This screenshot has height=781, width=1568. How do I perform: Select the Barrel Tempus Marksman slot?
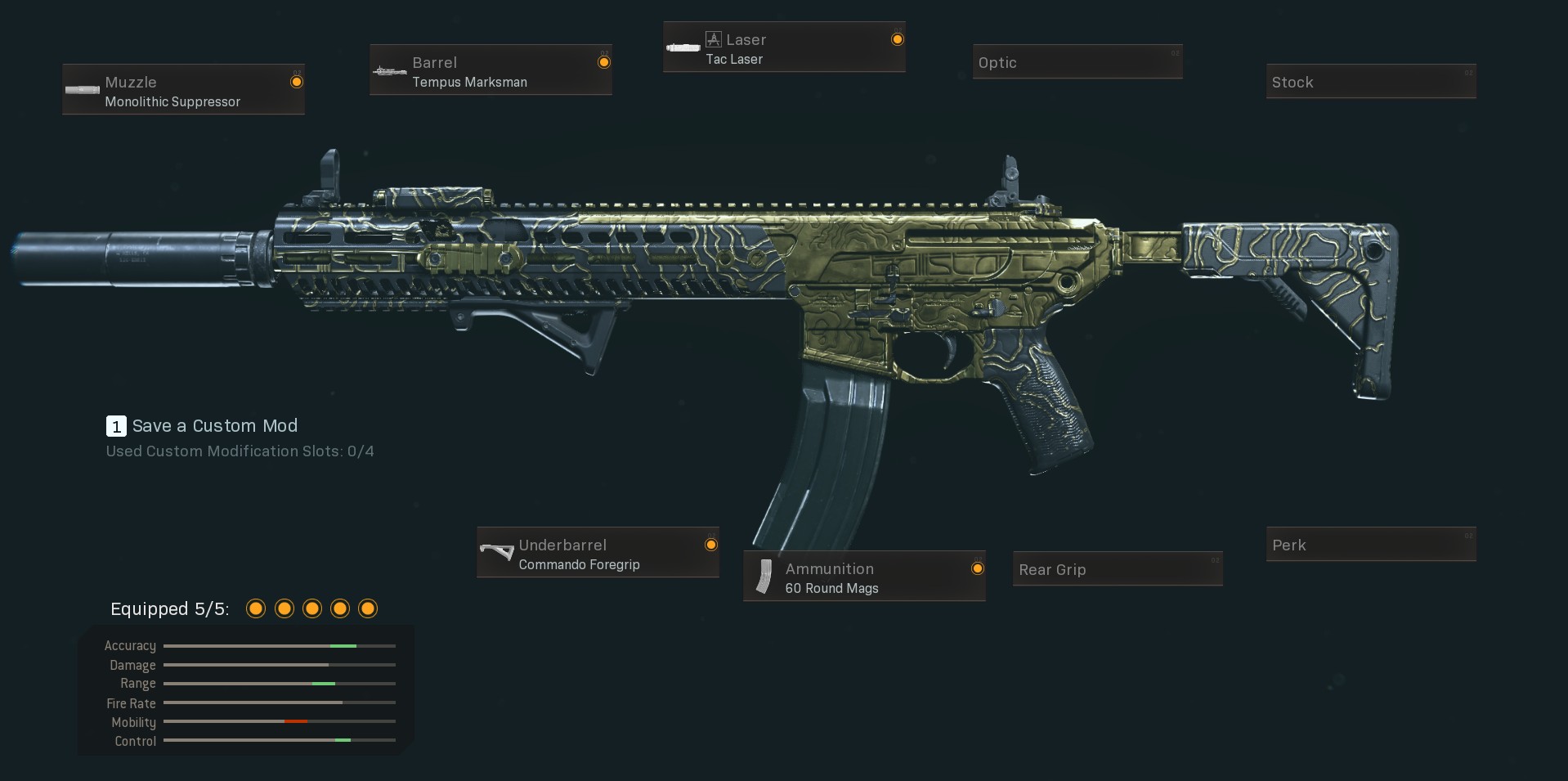click(491, 70)
